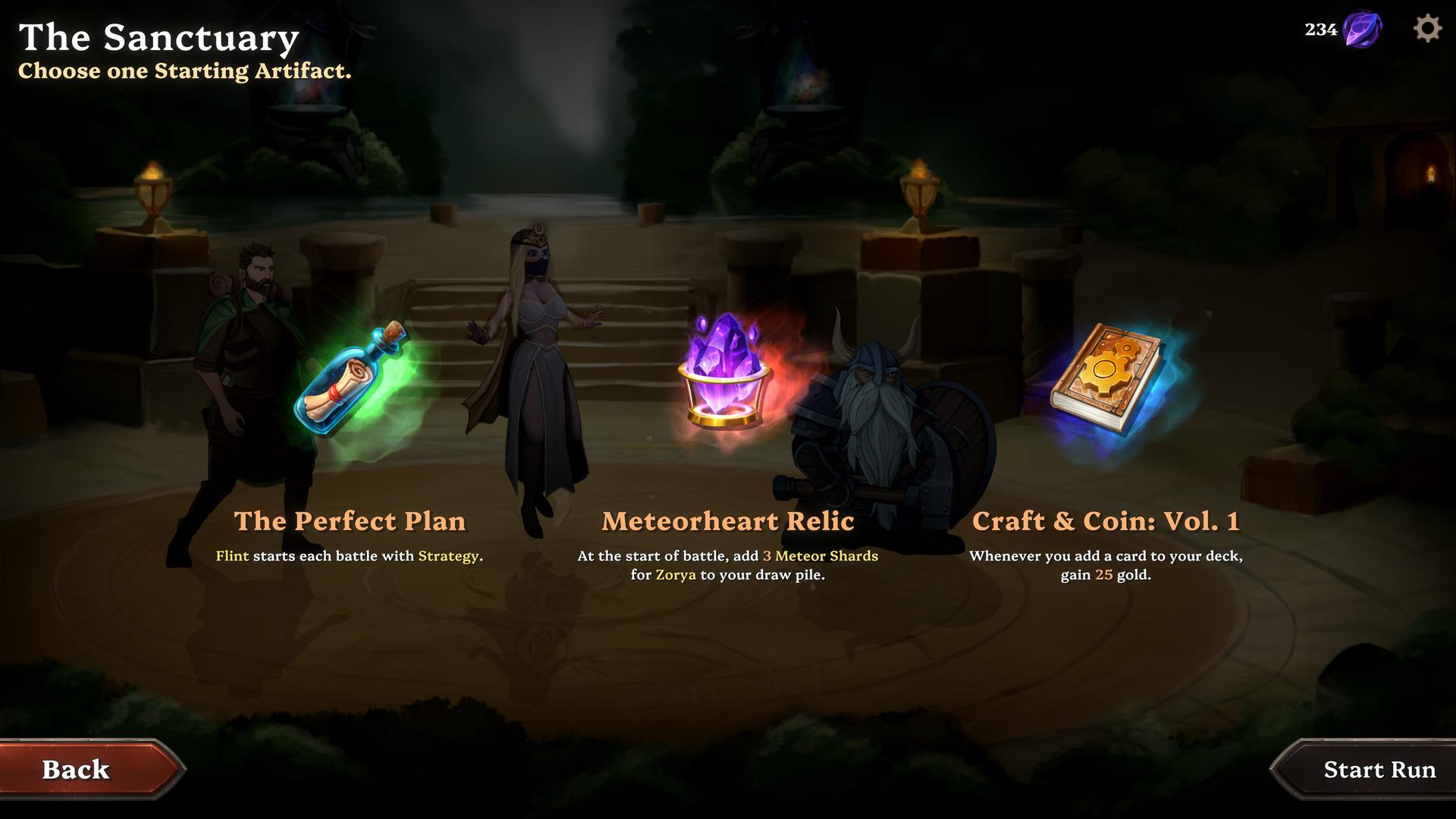1456x819 pixels.
Task: Choose The Perfect Plan scroll-in-bottle artifact
Action: [x=350, y=381]
